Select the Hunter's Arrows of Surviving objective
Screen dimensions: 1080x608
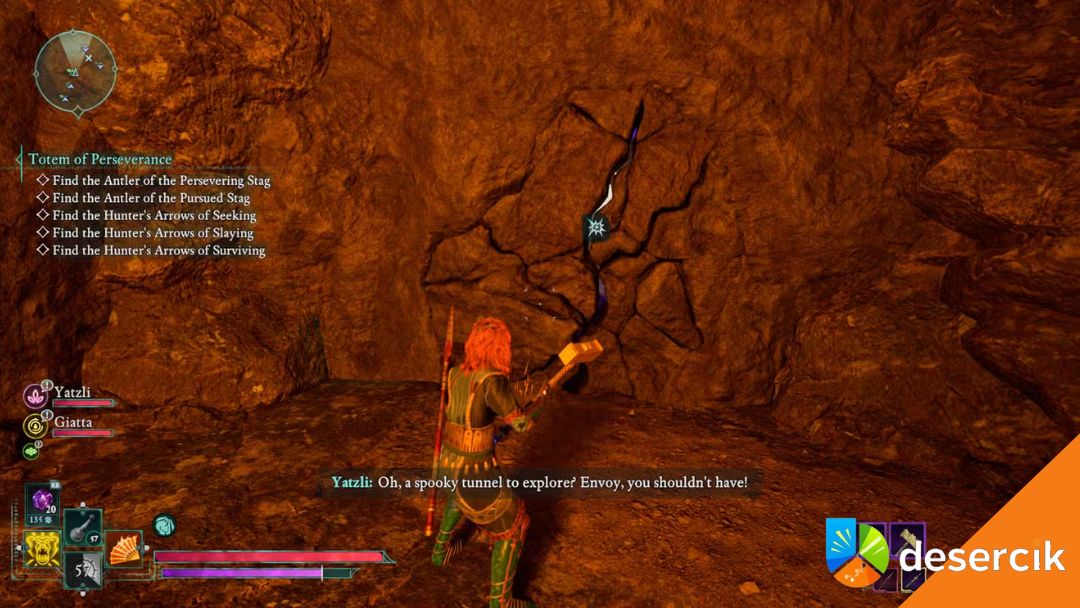coord(159,250)
